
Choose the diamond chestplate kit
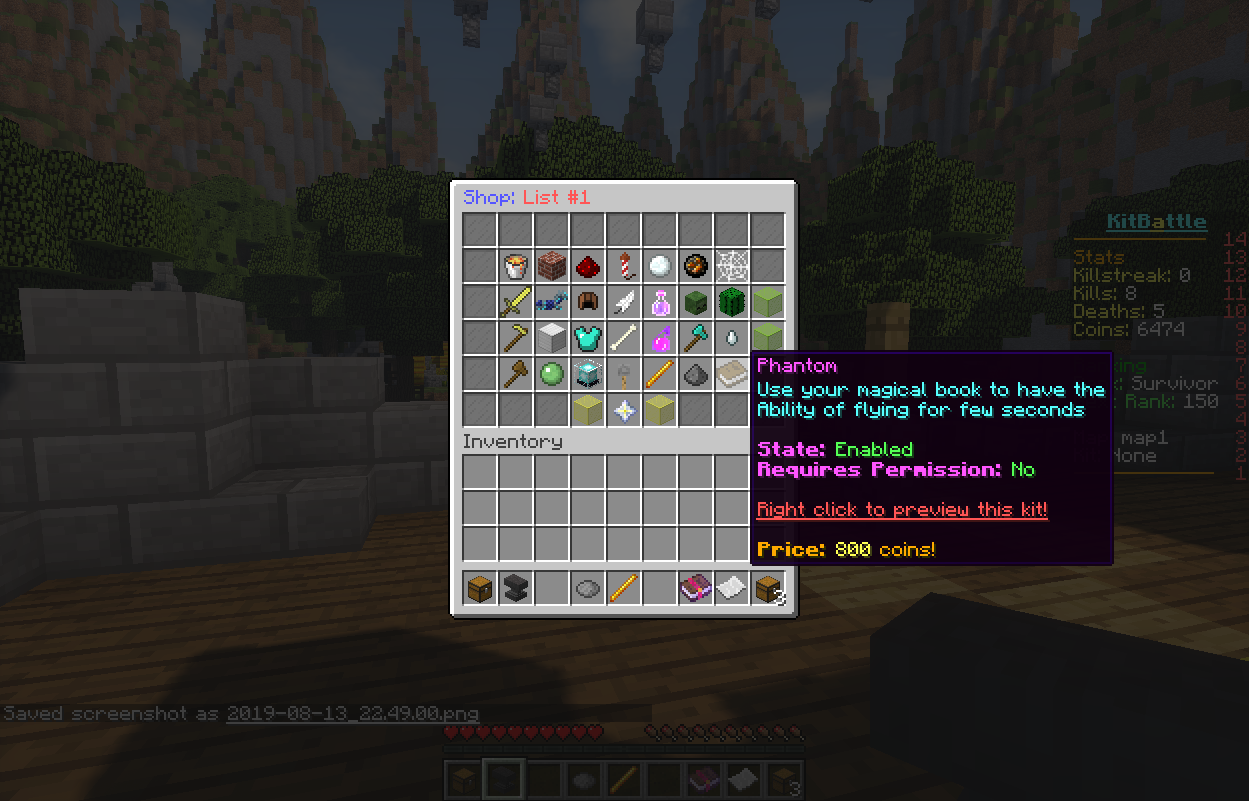pos(588,338)
